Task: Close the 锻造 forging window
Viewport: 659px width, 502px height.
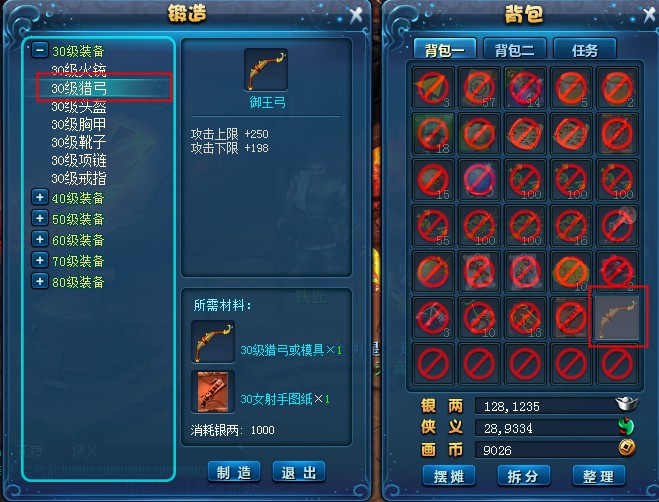Action: point(357,14)
